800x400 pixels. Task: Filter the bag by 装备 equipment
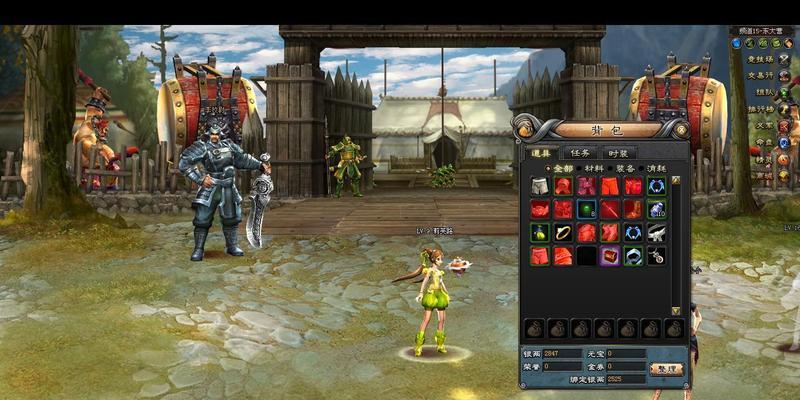point(624,168)
